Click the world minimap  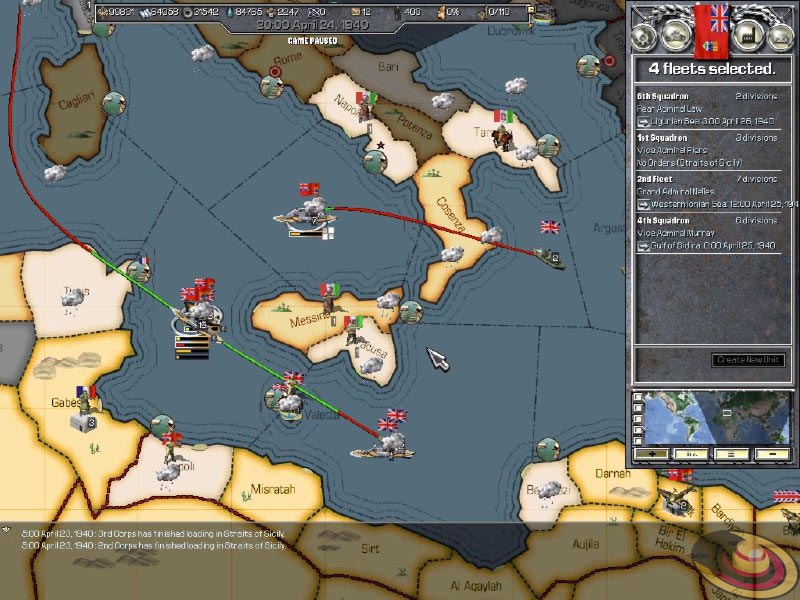716,416
